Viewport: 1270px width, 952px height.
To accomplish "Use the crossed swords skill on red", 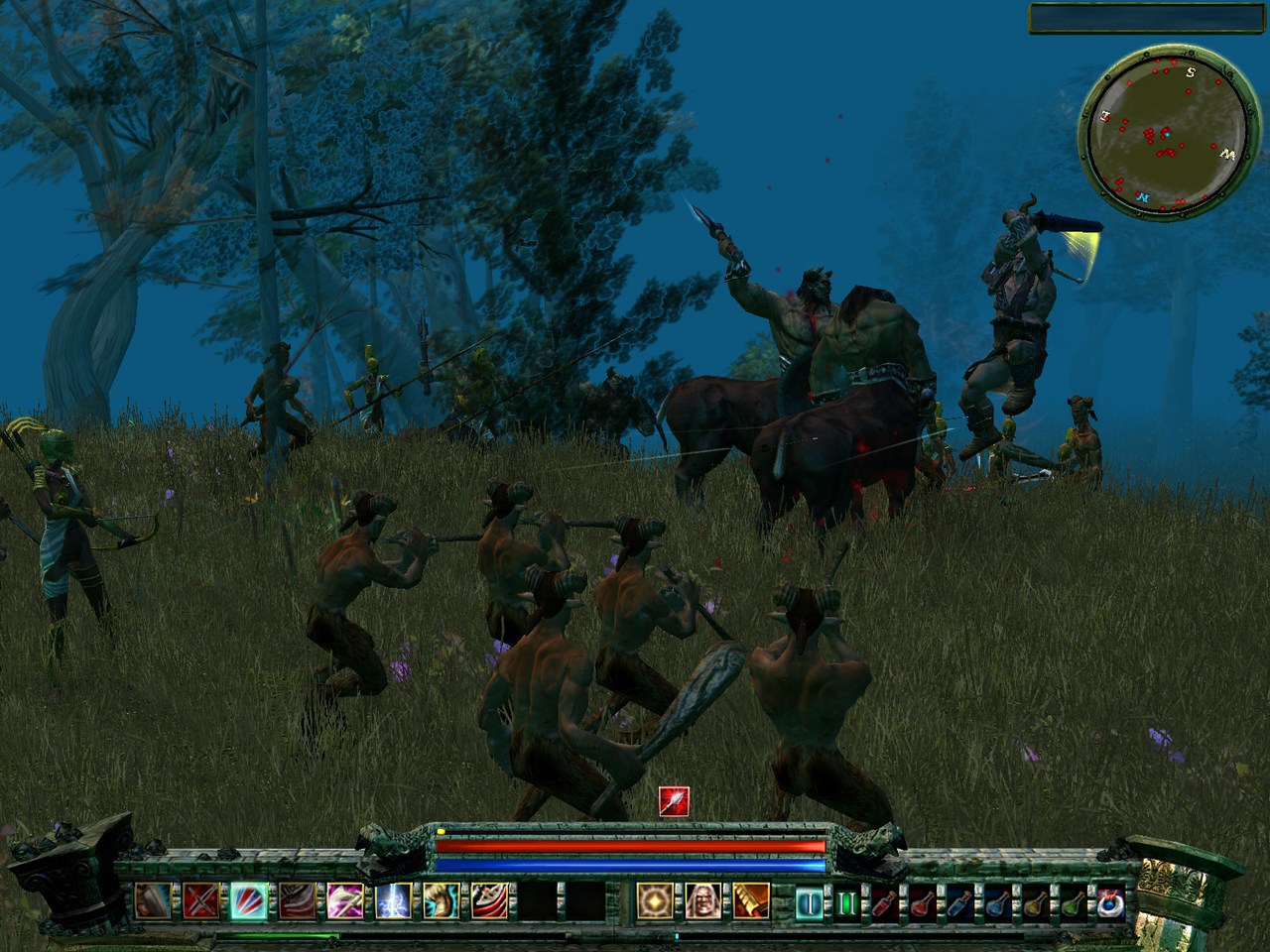I will click(200, 900).
